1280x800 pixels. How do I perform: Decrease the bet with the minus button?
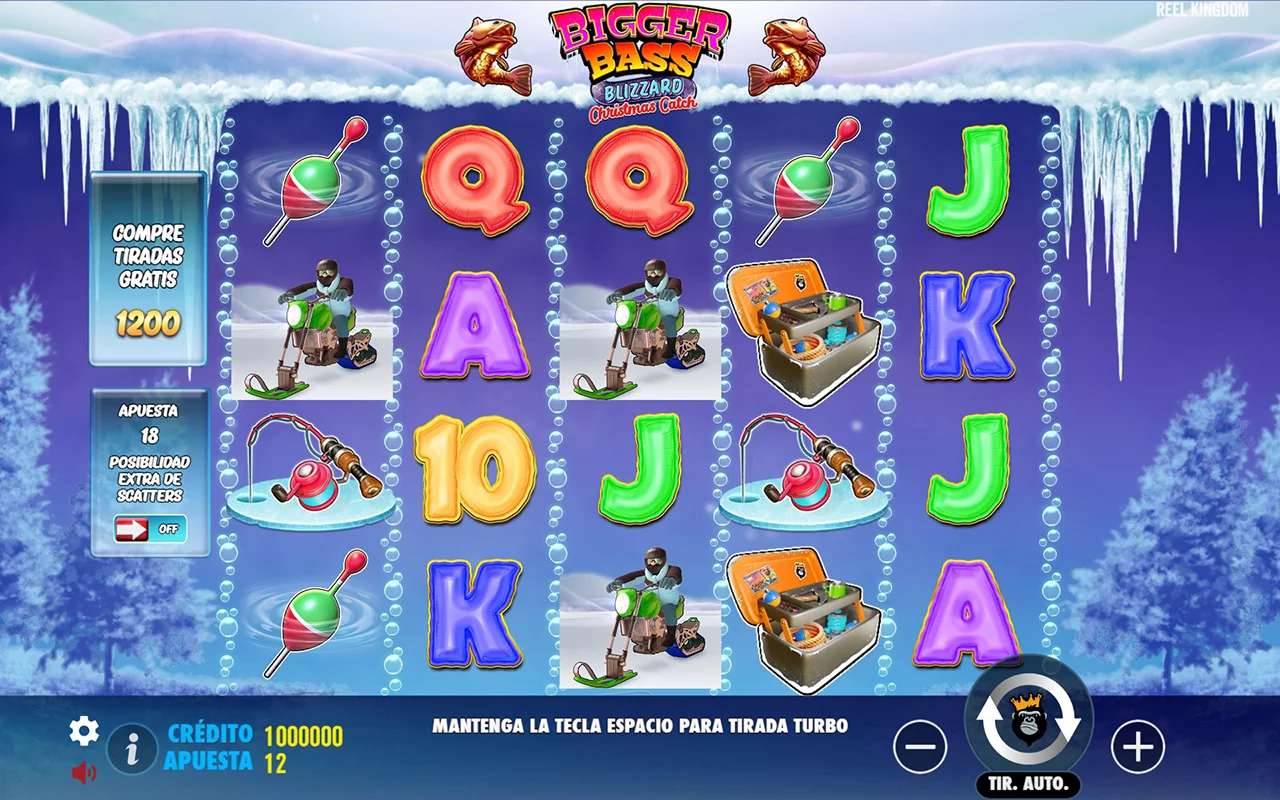pos(920,747)
